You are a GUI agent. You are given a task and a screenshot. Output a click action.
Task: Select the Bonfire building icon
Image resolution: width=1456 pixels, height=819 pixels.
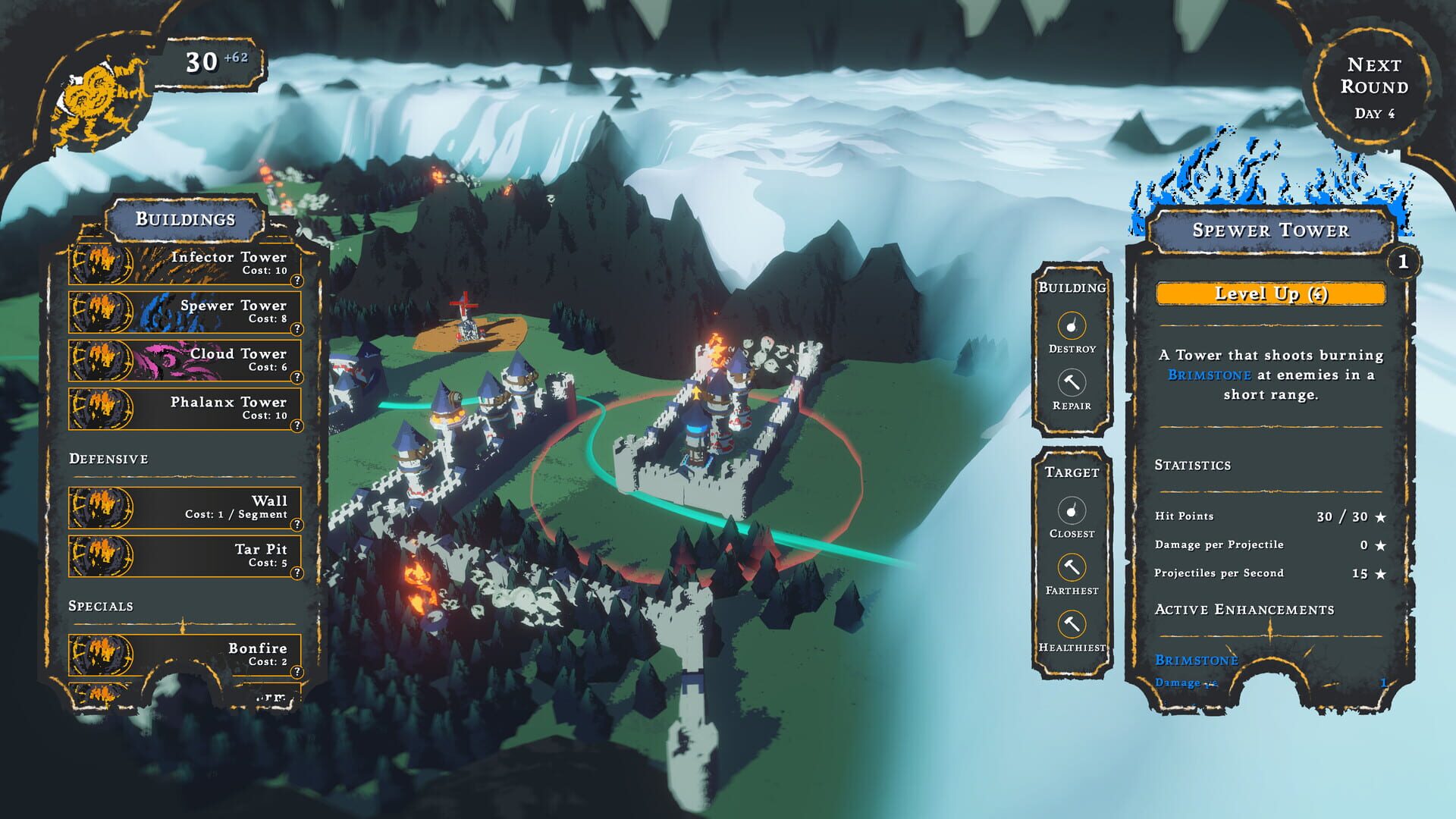click(x=100, y=654)
